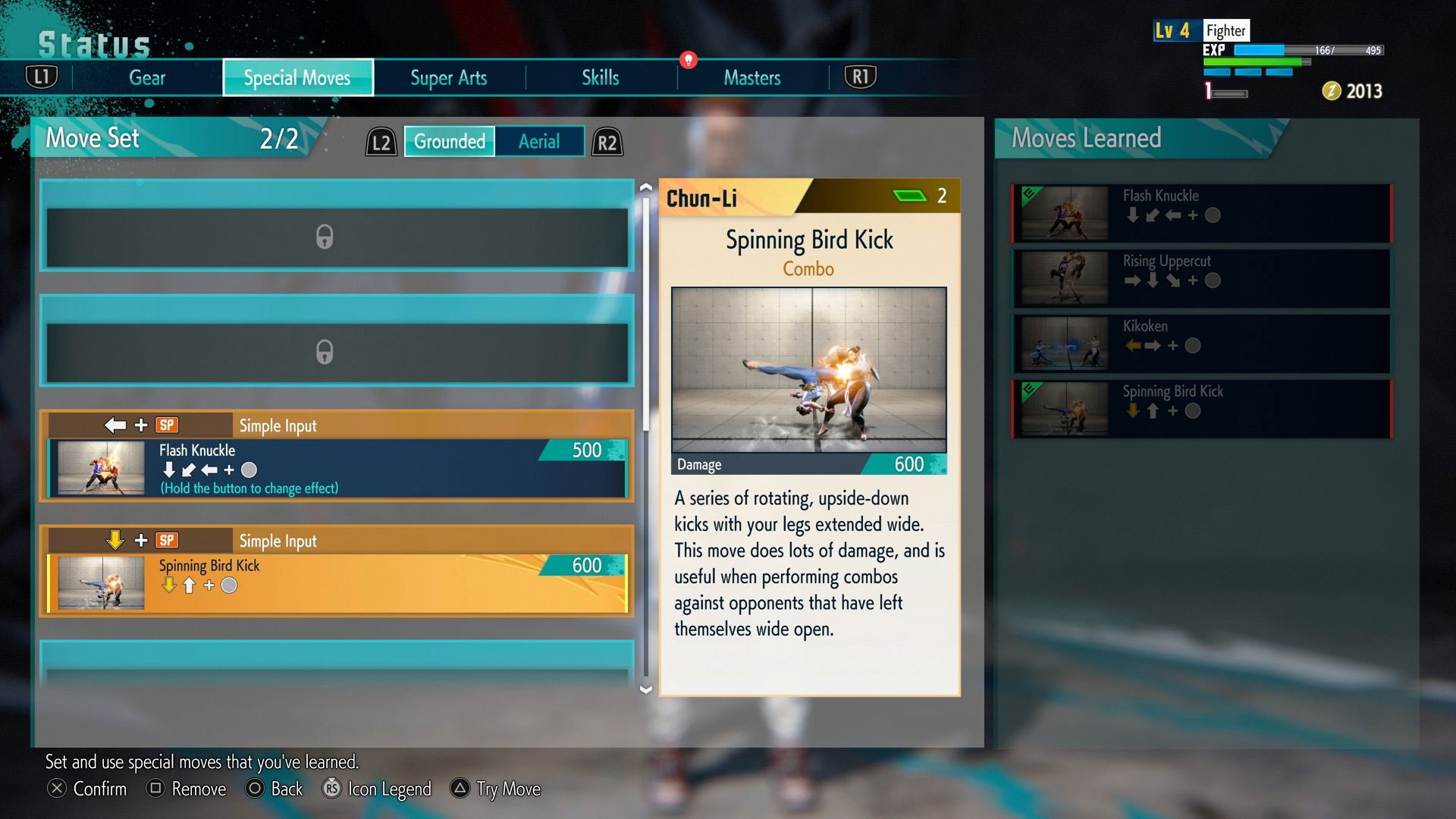Click the Spinning Bird Kick preview image
Viewport: 1456px width, 819px height.
click(809, 369)
